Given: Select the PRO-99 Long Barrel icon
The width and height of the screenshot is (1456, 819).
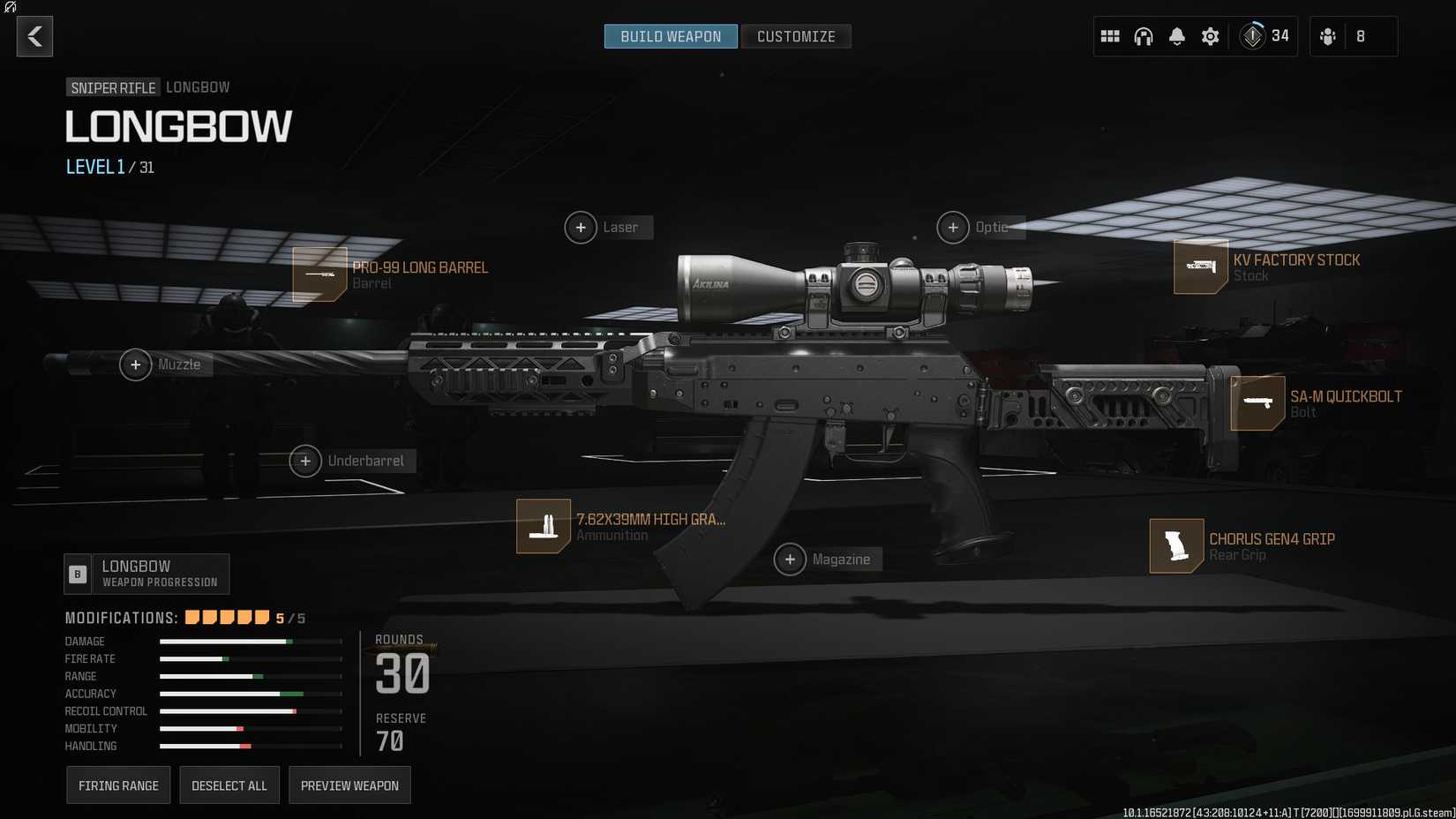Looking at the screenshot, I should click(319, 274).
